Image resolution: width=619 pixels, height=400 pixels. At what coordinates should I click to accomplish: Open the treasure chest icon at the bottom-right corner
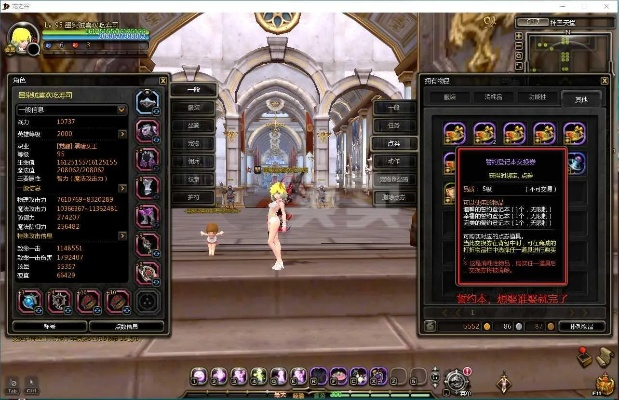(604, 384)
